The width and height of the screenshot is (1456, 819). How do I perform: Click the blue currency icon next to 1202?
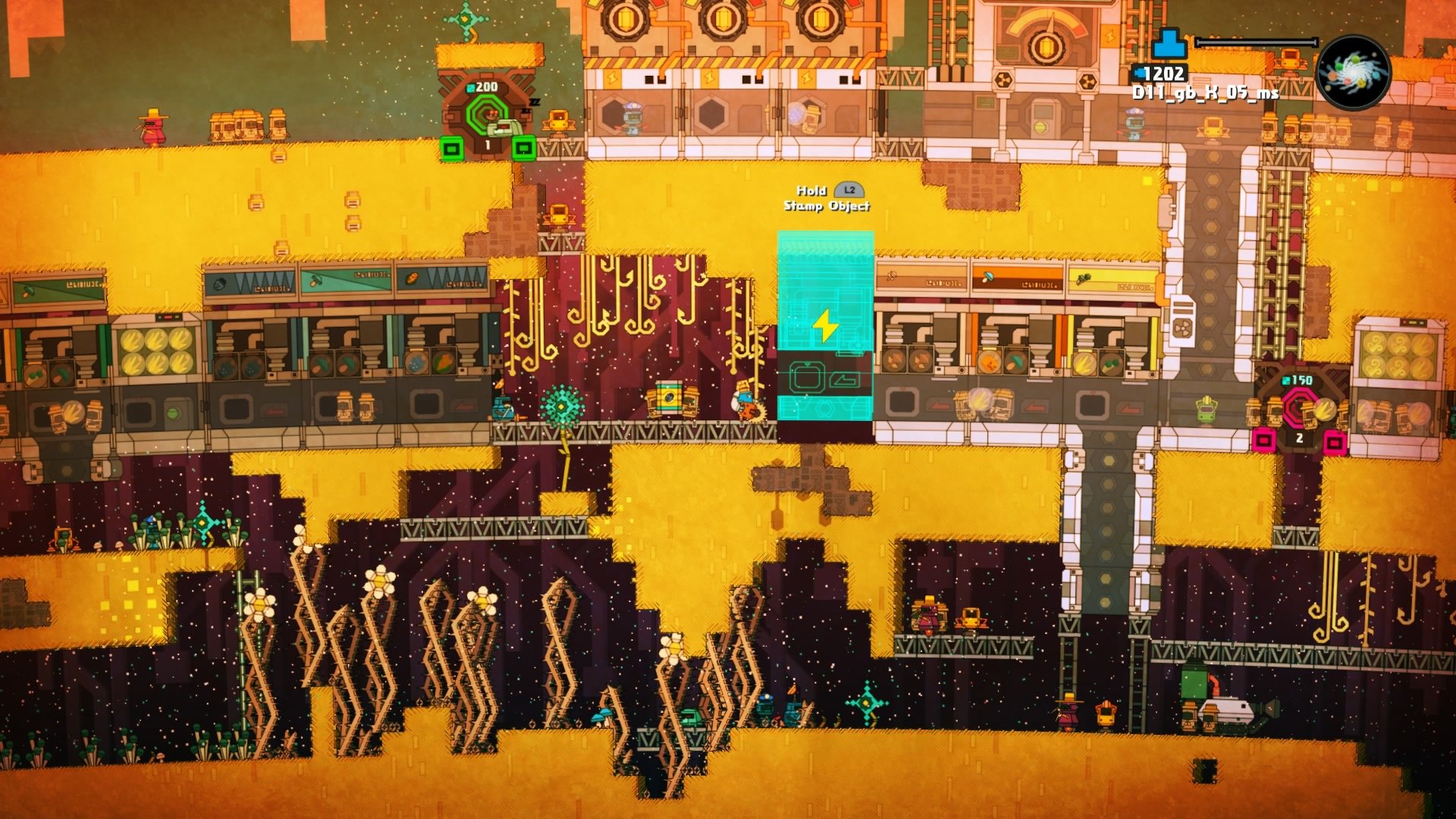click(1138, 73)
